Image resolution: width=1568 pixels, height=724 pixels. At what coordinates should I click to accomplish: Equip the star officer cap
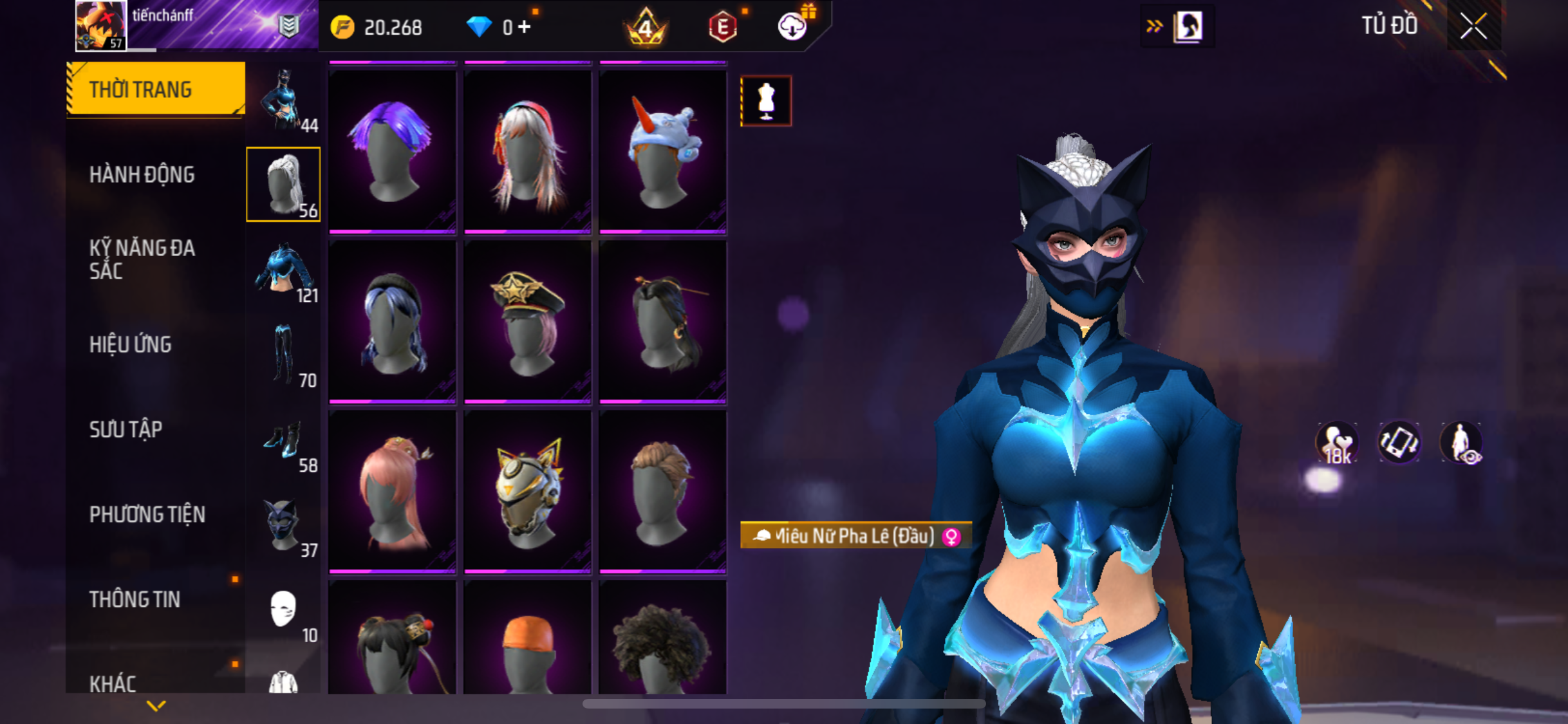coord(527,321)
